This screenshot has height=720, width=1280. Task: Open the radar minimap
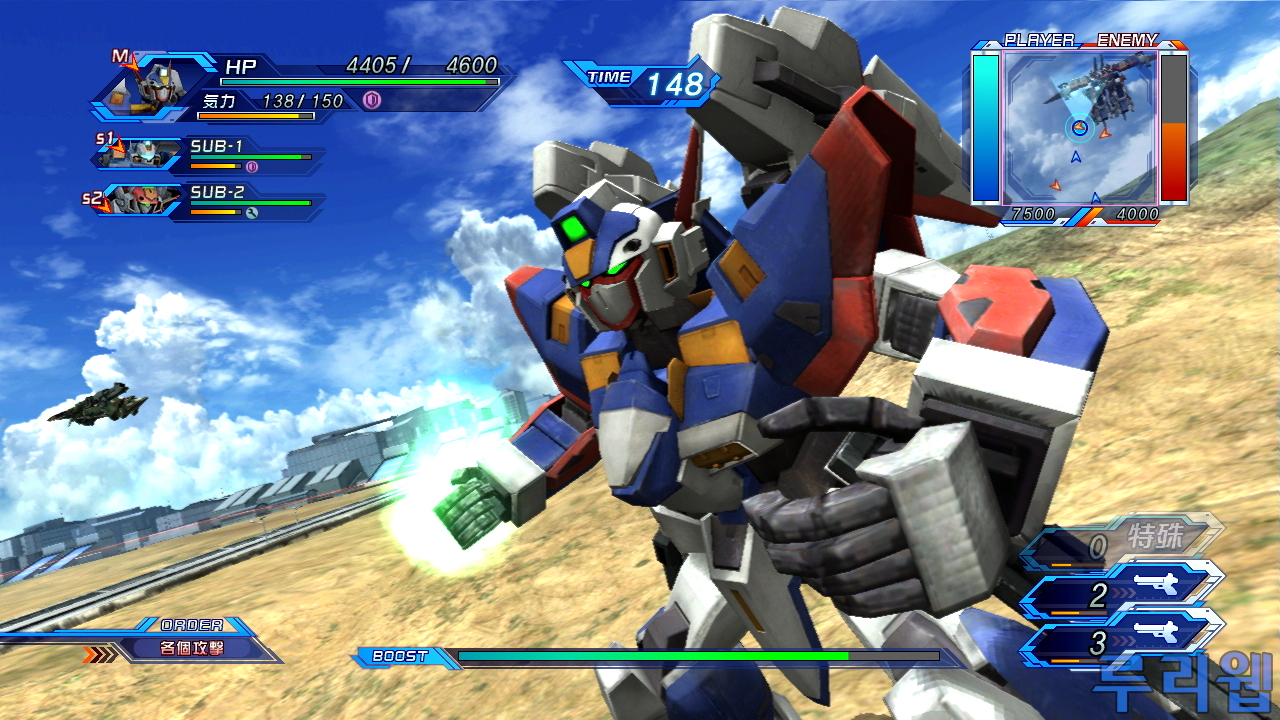point(1080,127)
